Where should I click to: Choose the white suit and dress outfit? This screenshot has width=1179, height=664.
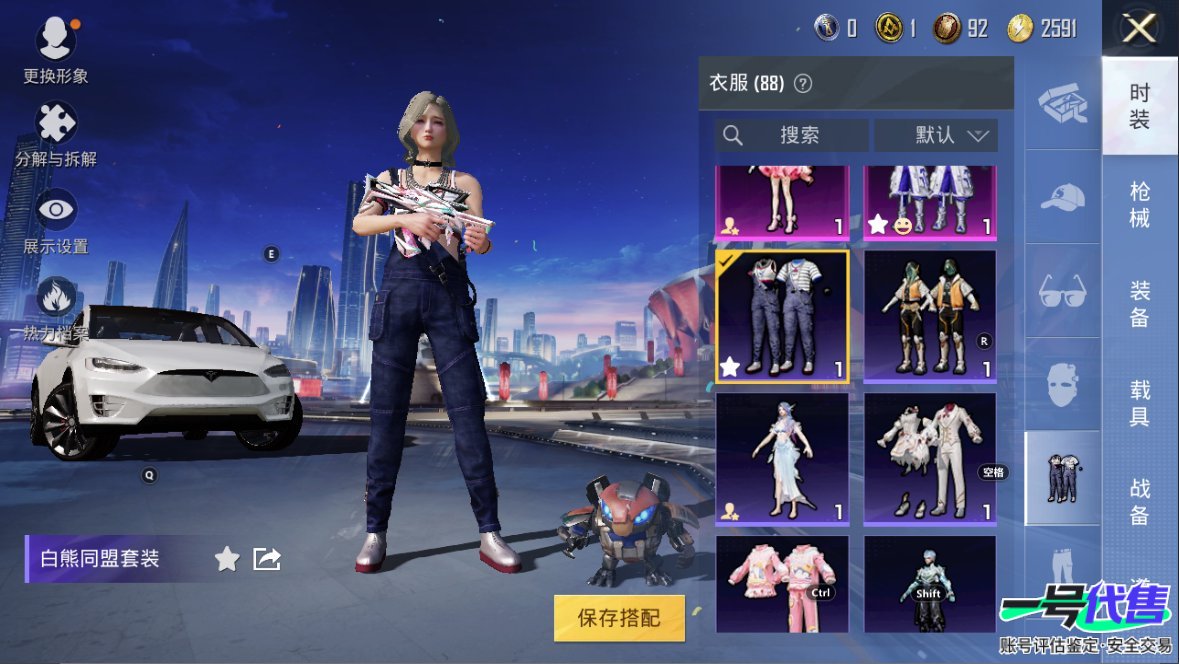point(930,458)
